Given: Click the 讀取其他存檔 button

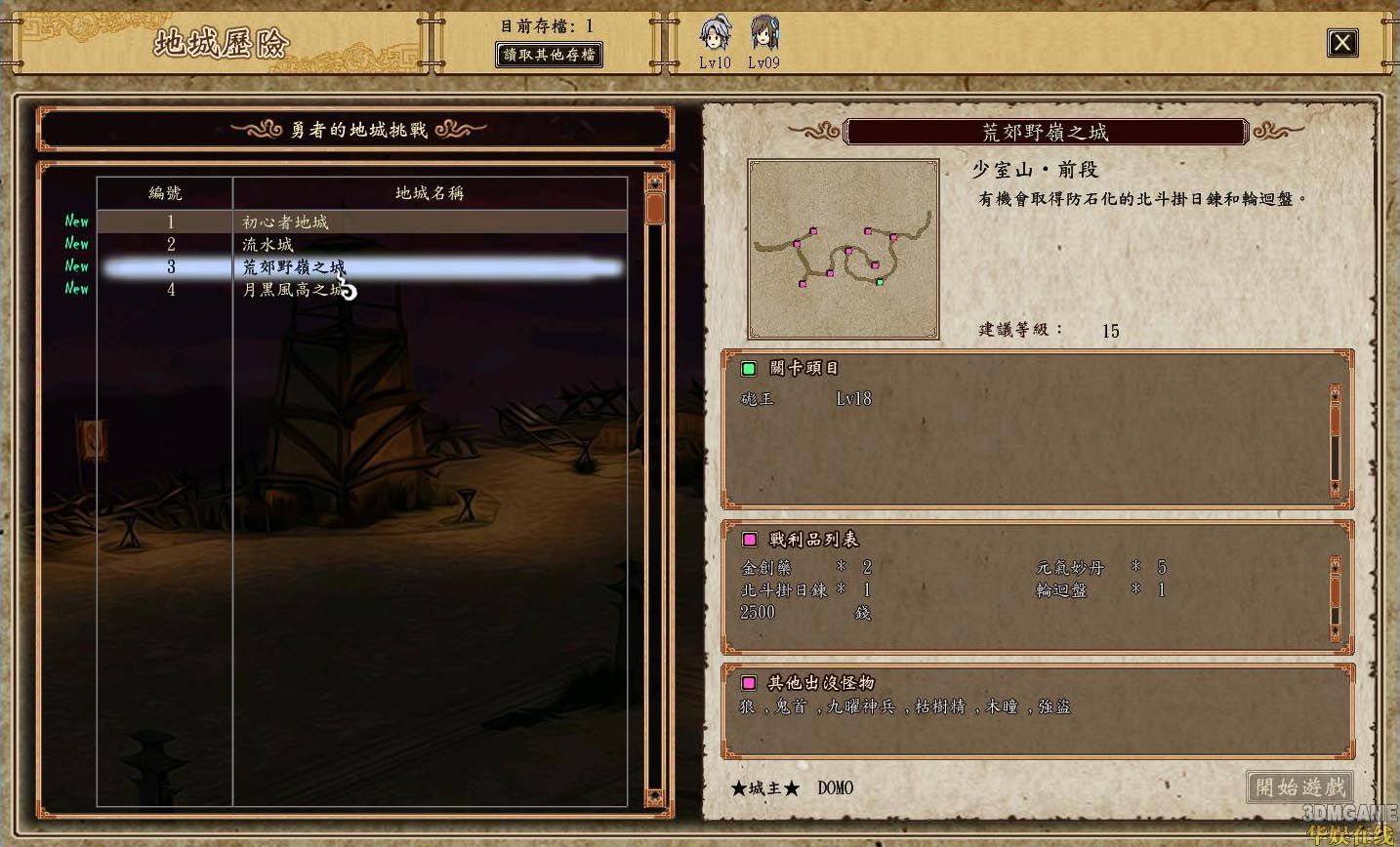Looking at the screenshot, I should pyautogui.click(x=549, y=55).
